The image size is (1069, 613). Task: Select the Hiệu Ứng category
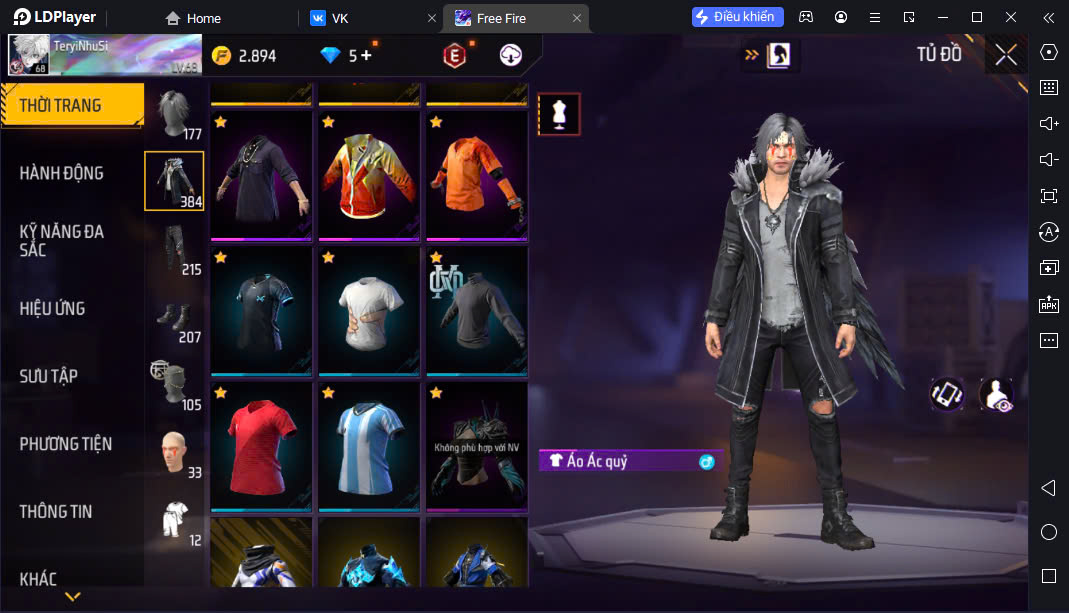tap(53, 308)
